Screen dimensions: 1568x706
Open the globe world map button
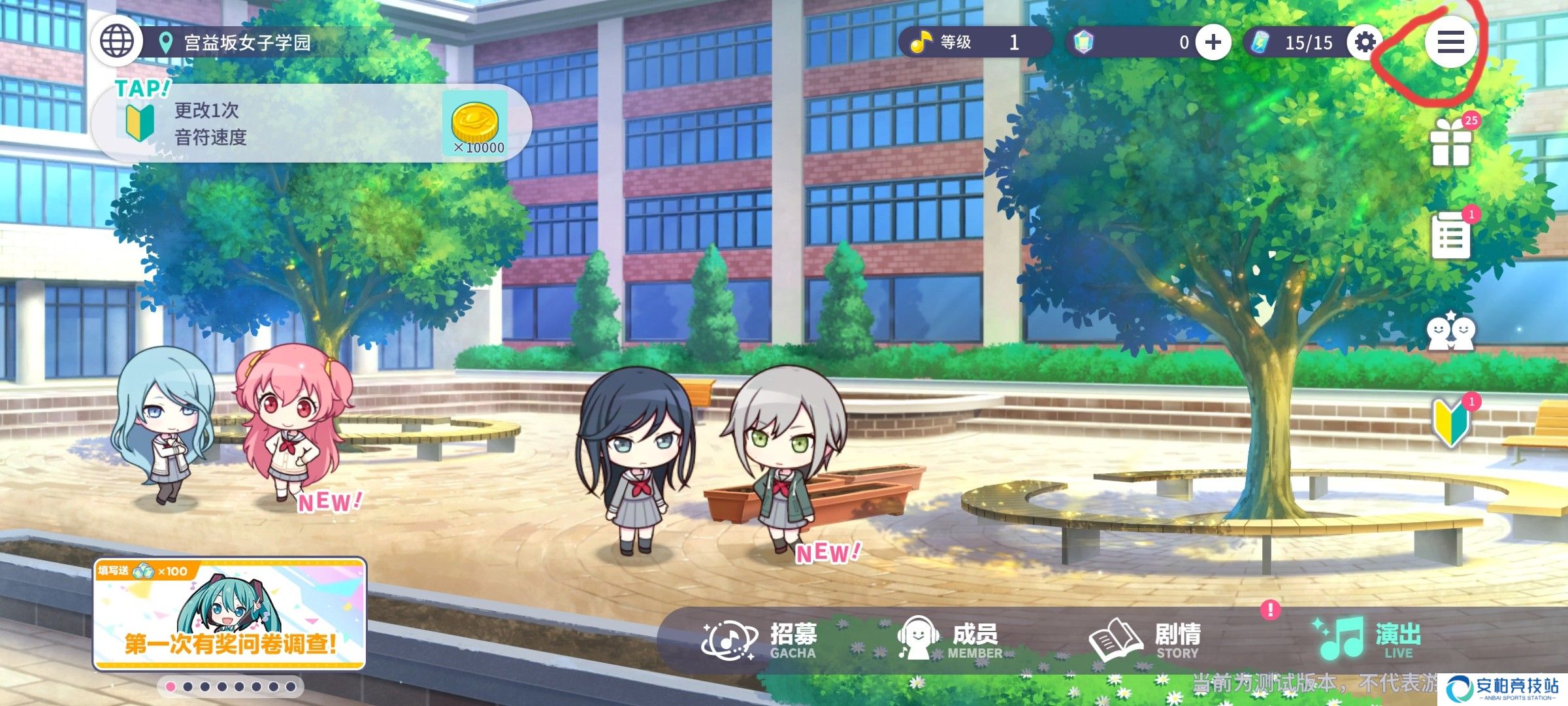click(116, 42)
